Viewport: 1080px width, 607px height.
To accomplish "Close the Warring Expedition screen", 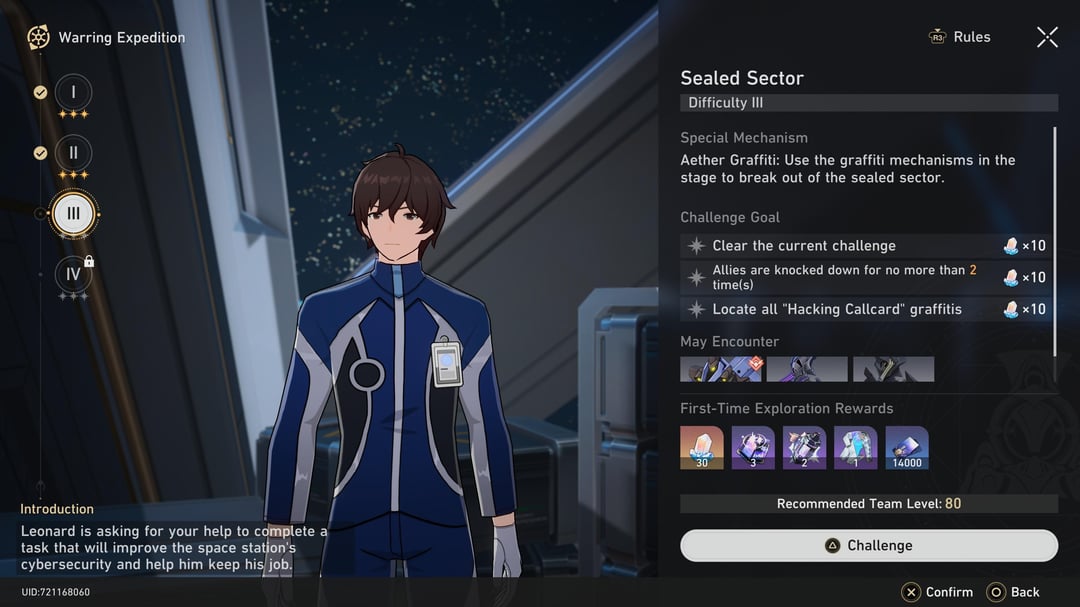I will (x=1047, y=37).
